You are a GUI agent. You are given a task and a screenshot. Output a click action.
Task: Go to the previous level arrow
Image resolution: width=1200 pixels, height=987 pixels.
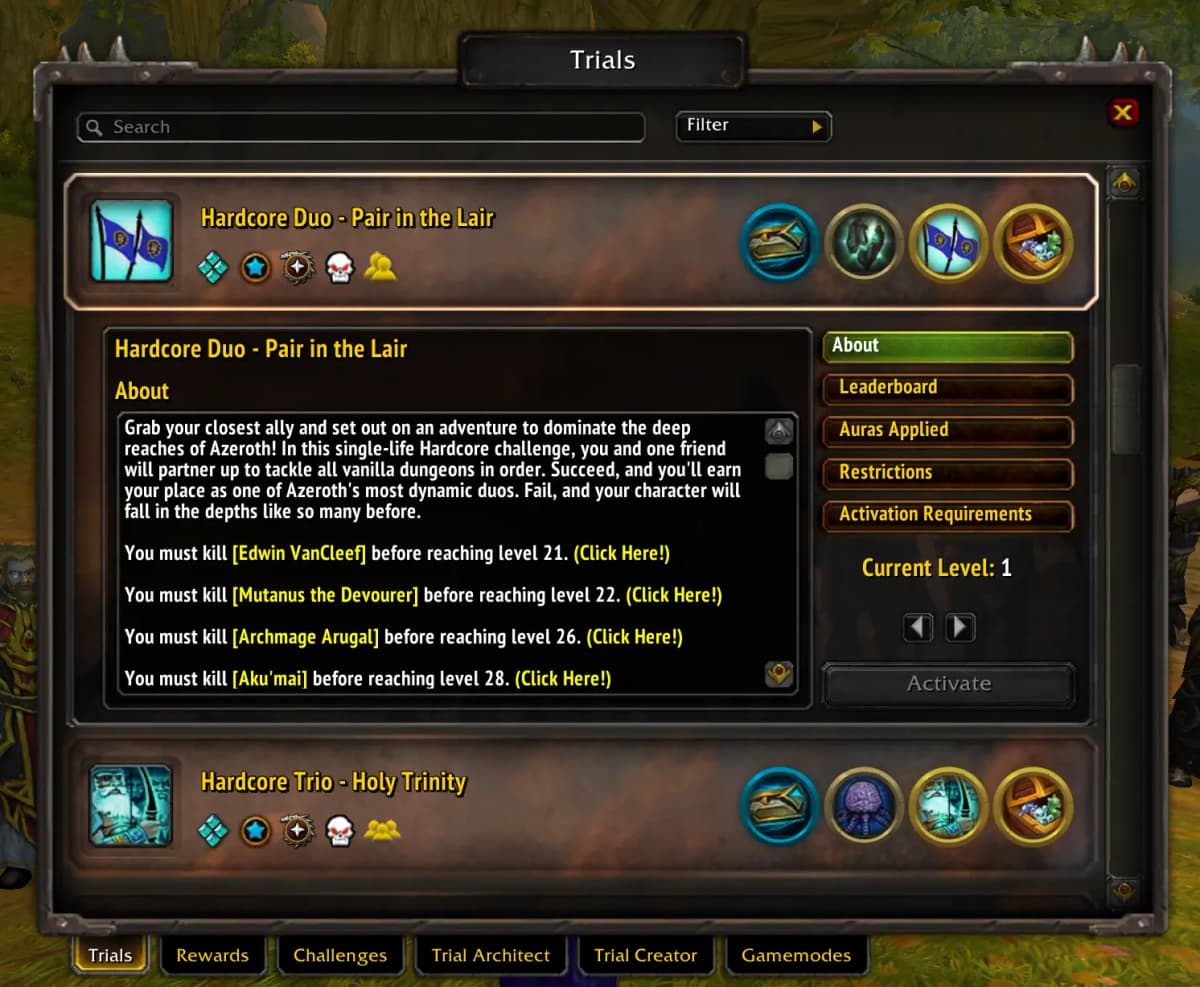coord(918,627)
